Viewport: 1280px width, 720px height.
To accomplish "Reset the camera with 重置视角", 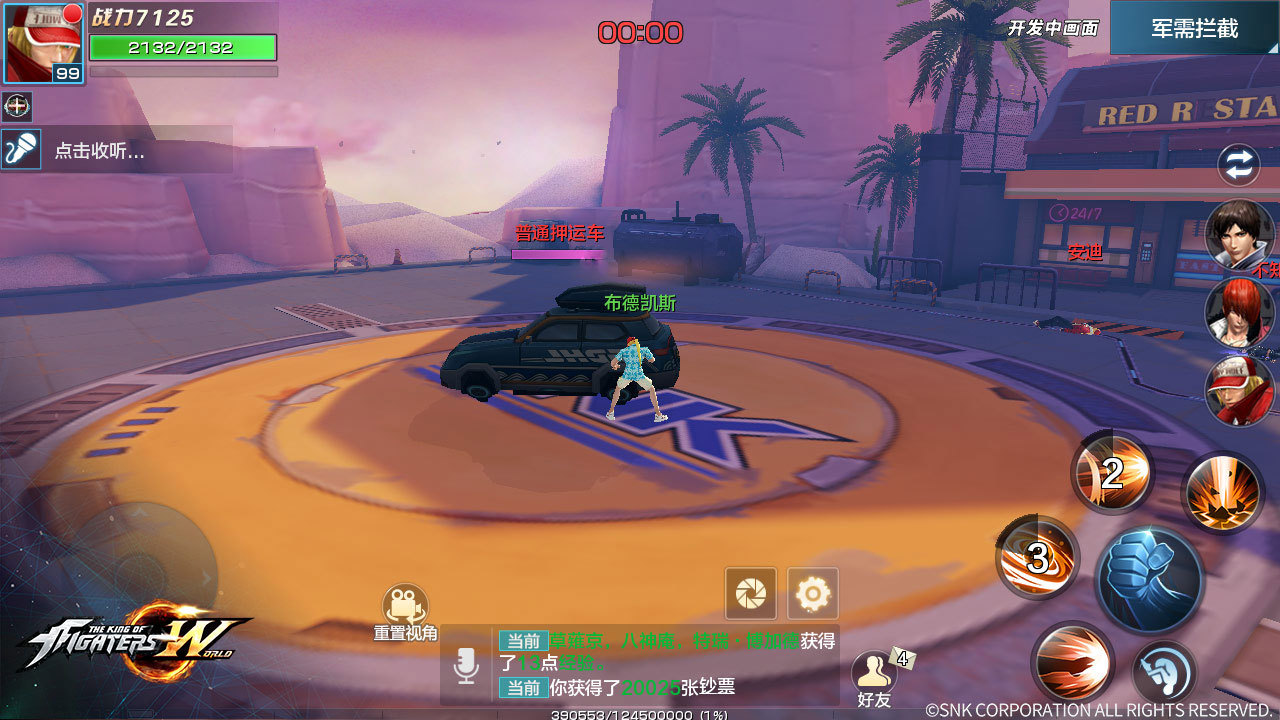I will coord(405,612).
